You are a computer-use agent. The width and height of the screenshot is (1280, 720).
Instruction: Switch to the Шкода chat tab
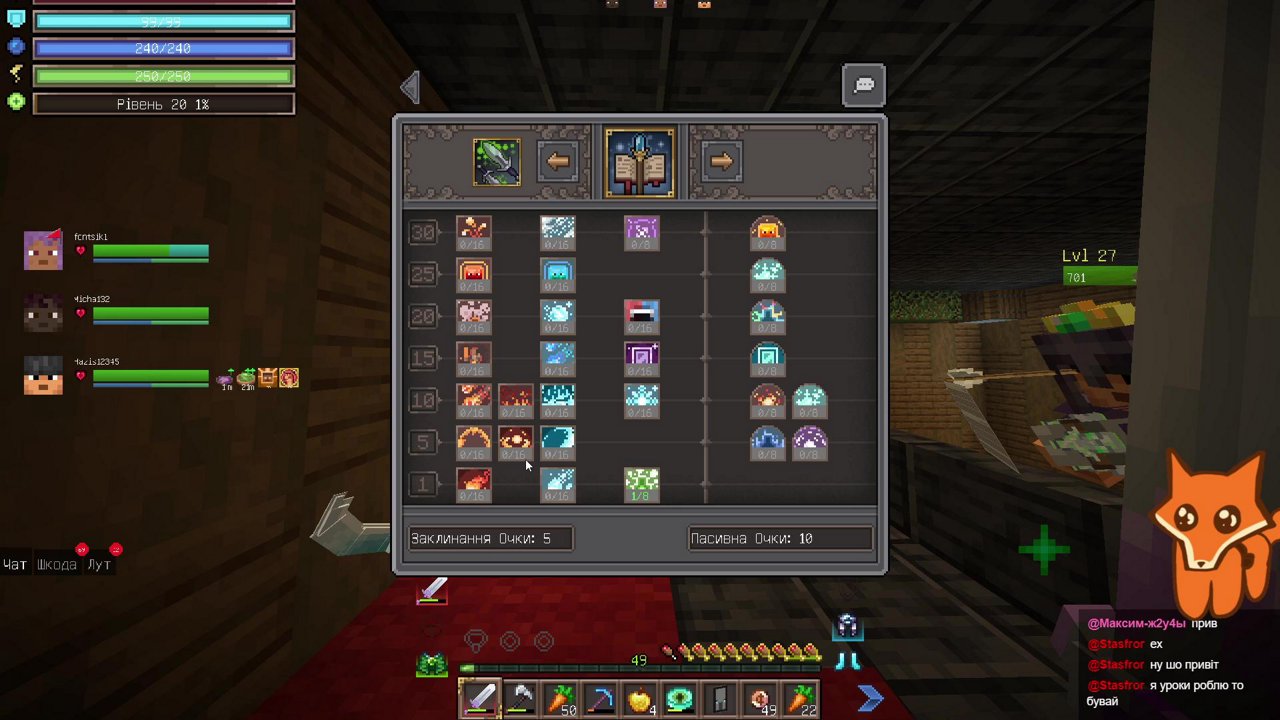click(56, 564)
